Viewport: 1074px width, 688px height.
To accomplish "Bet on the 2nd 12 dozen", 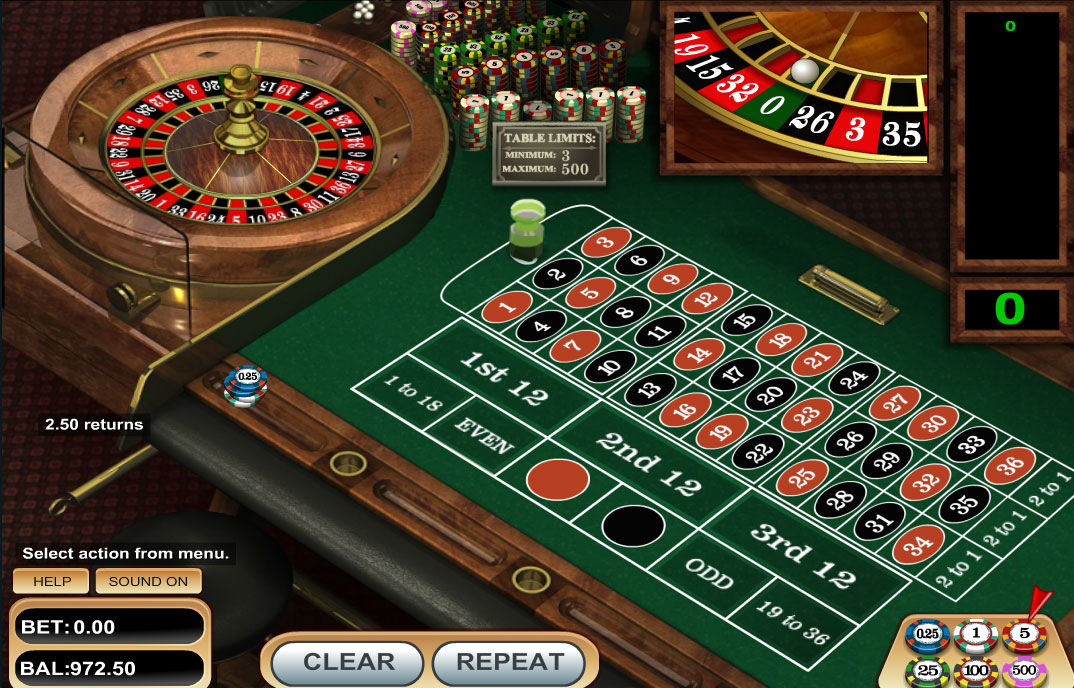I will pos(650,462).
